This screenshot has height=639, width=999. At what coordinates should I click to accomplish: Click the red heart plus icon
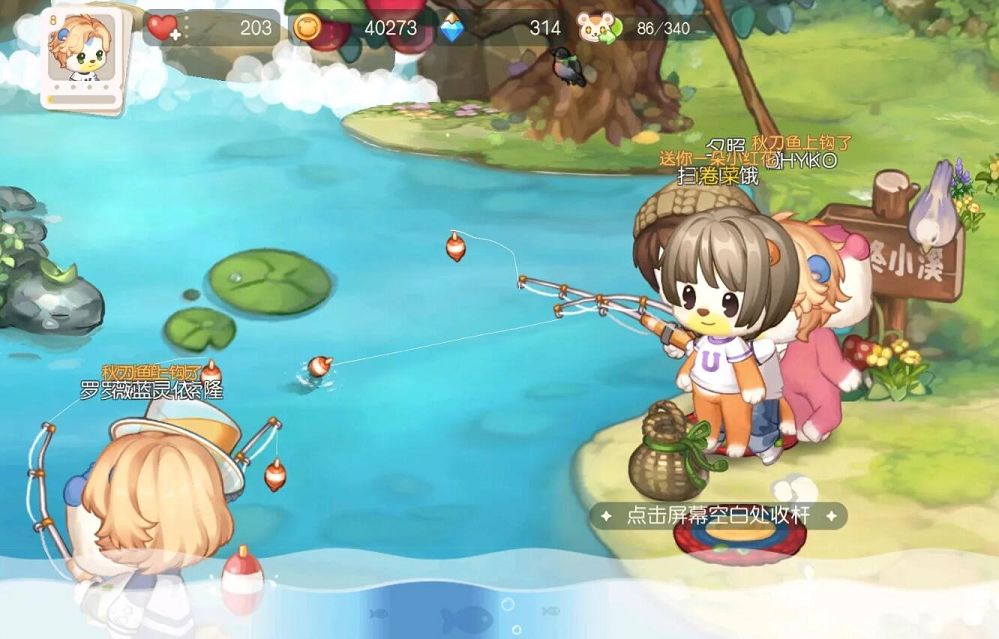[163, 28]
